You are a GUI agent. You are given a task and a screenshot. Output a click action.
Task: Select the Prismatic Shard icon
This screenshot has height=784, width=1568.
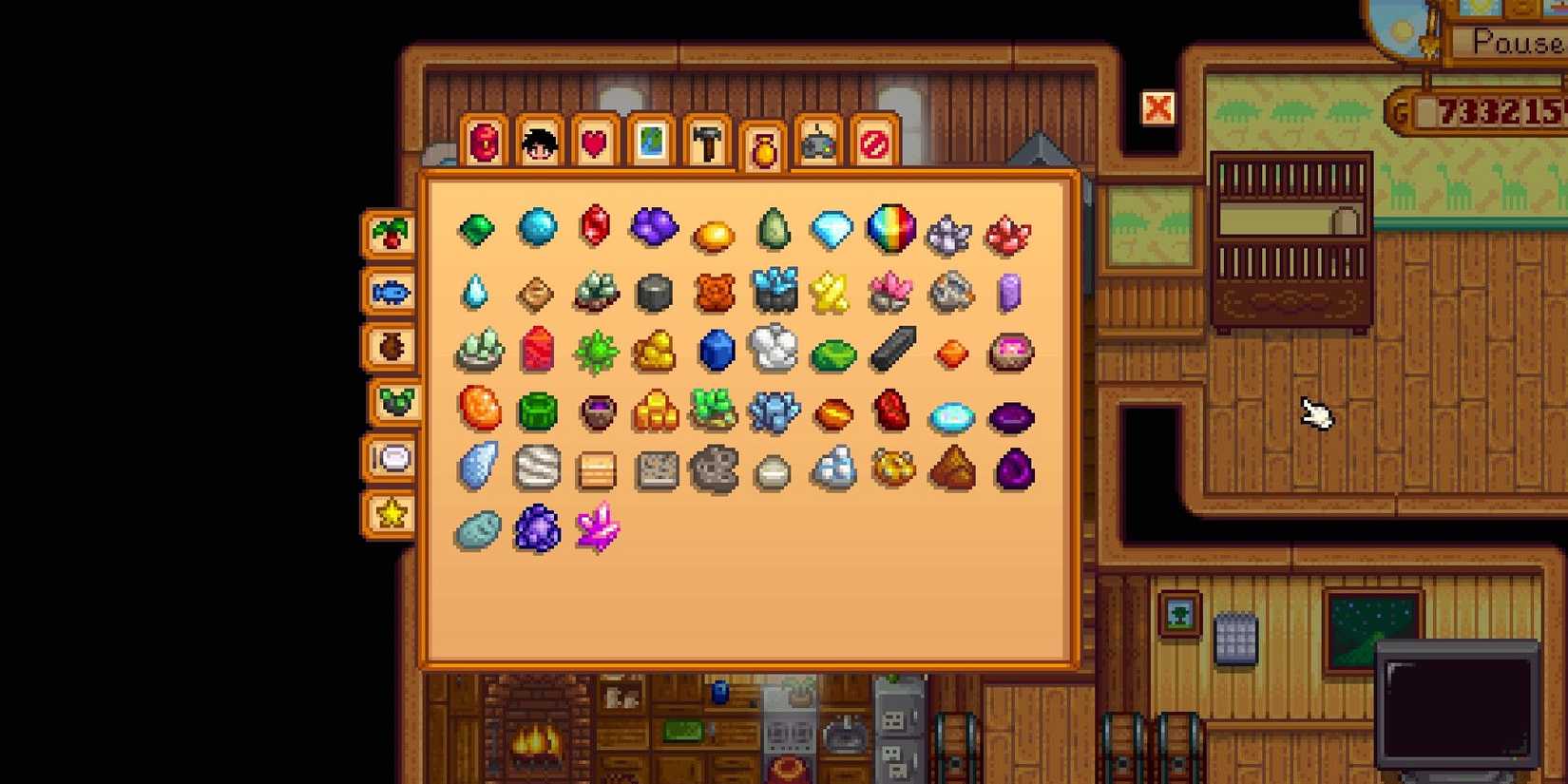pyautogui.click(x=891, y=228)
